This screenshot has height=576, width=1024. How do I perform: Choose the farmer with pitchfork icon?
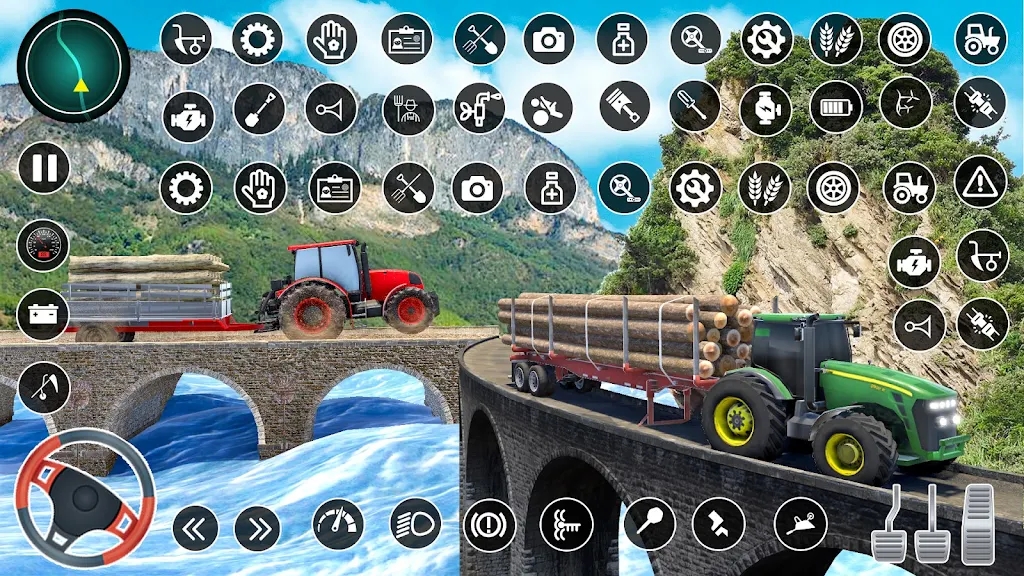(408, 109)
